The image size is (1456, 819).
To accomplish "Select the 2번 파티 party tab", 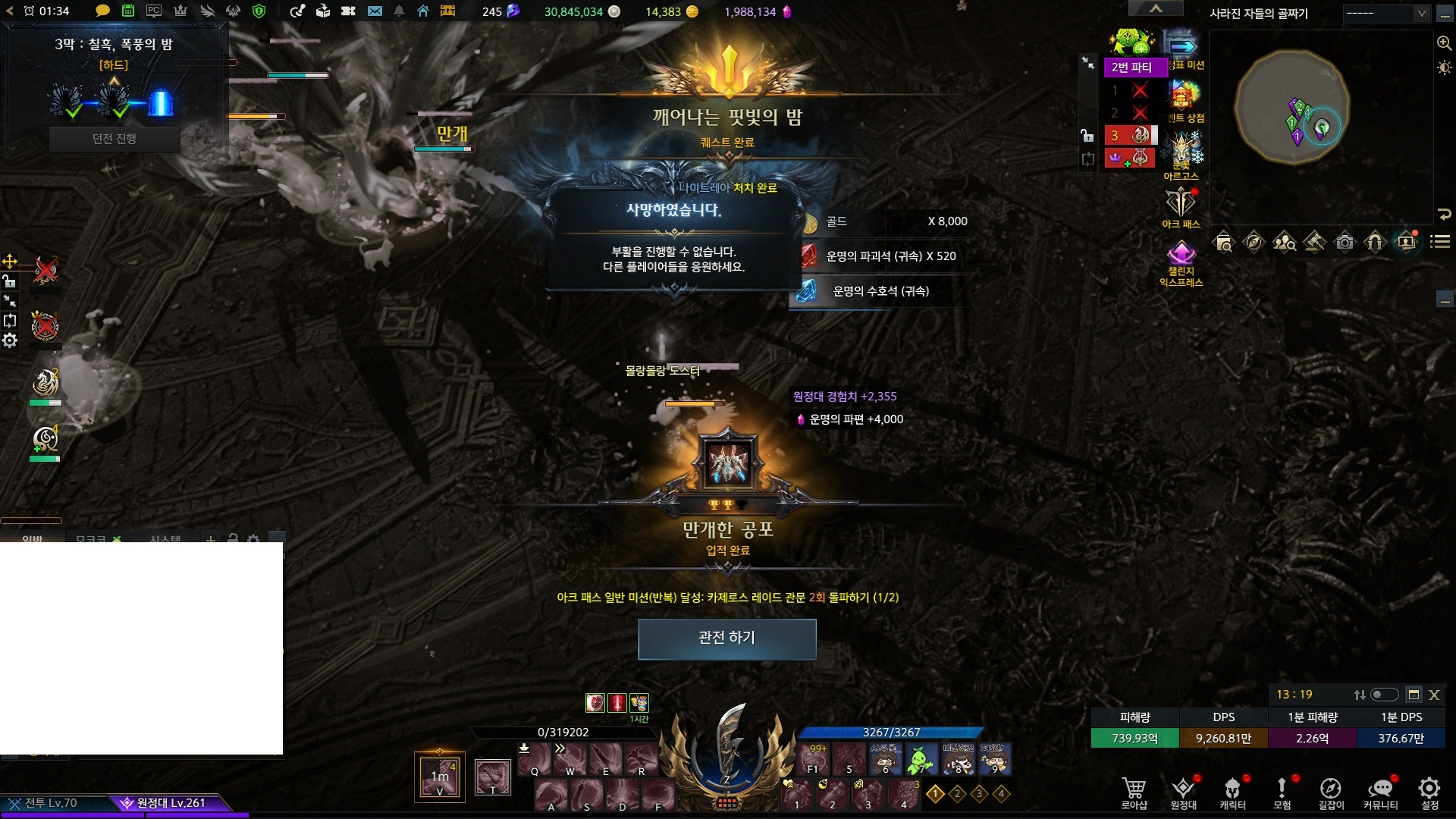I will coord(1131,67).
